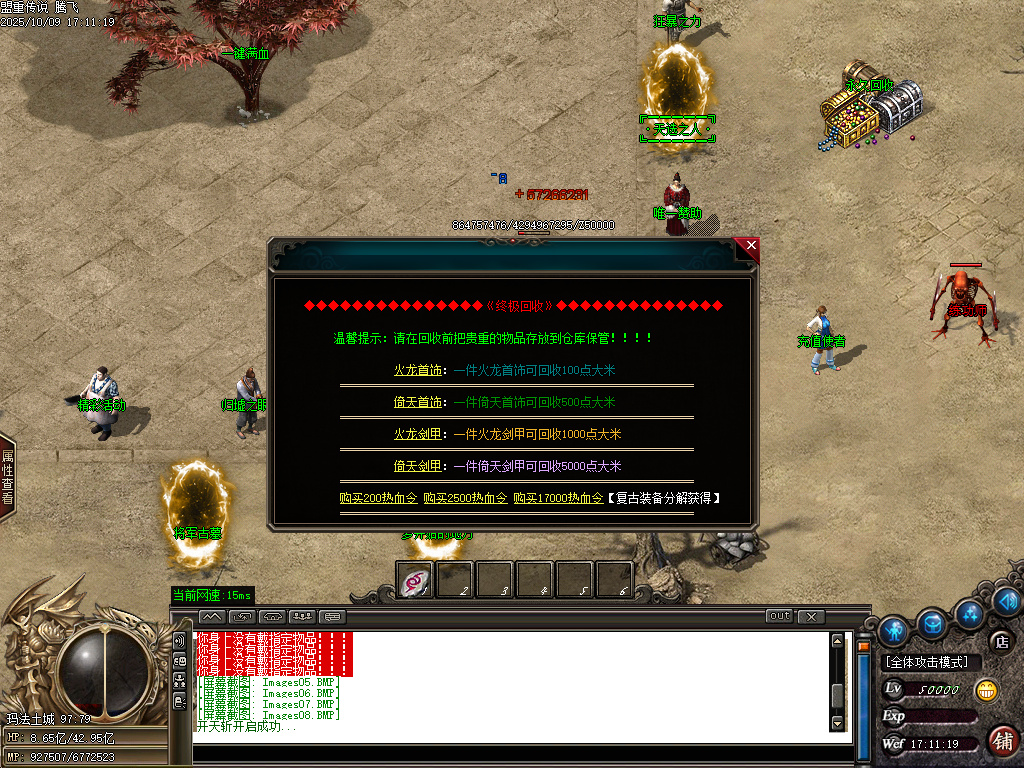Click the 火龙剑甲 recycle link
The image size is (1024, 768).
pyautogui.click(x=417, y=434)
